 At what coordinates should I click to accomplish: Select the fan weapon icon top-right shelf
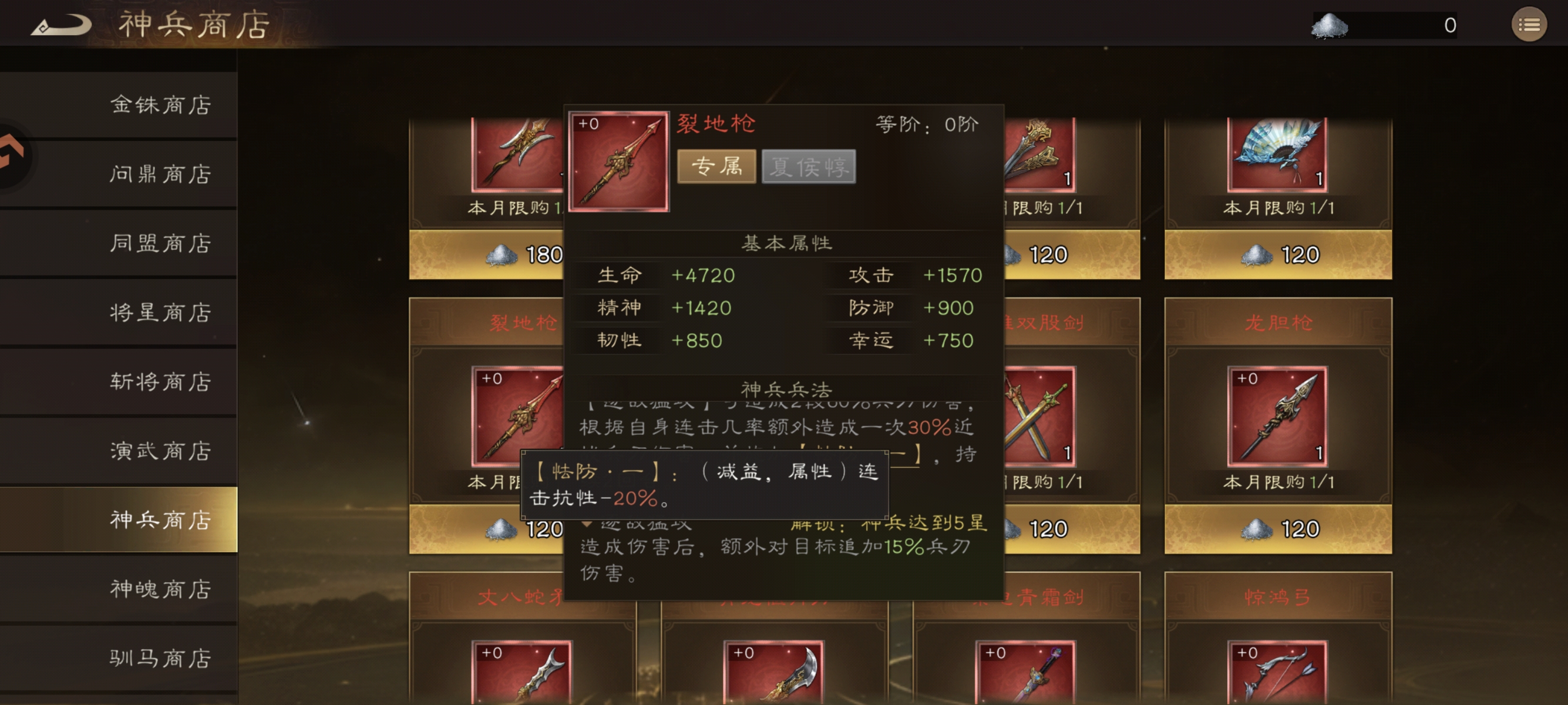pos(1278,155)
